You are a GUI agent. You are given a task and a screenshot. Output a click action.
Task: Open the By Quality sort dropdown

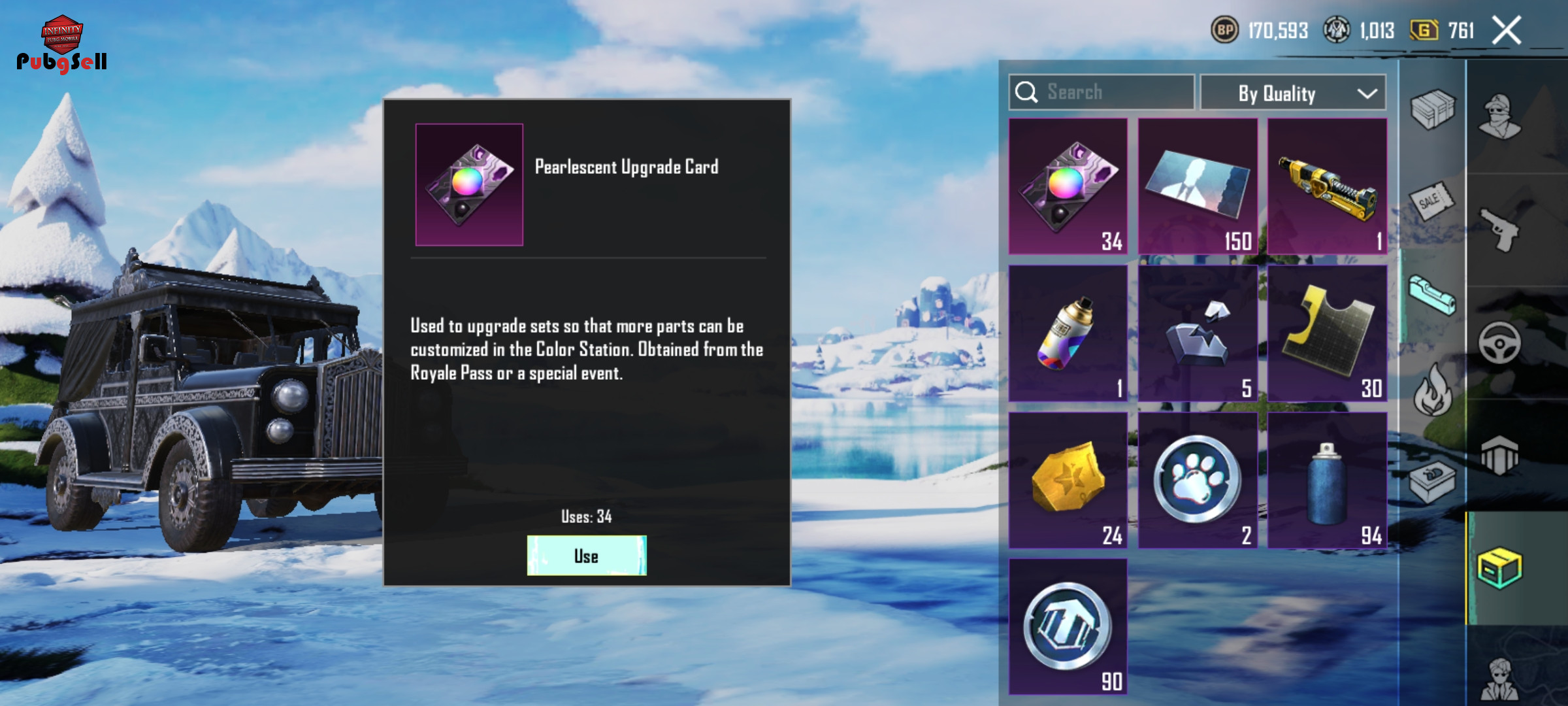point(1293,93)
